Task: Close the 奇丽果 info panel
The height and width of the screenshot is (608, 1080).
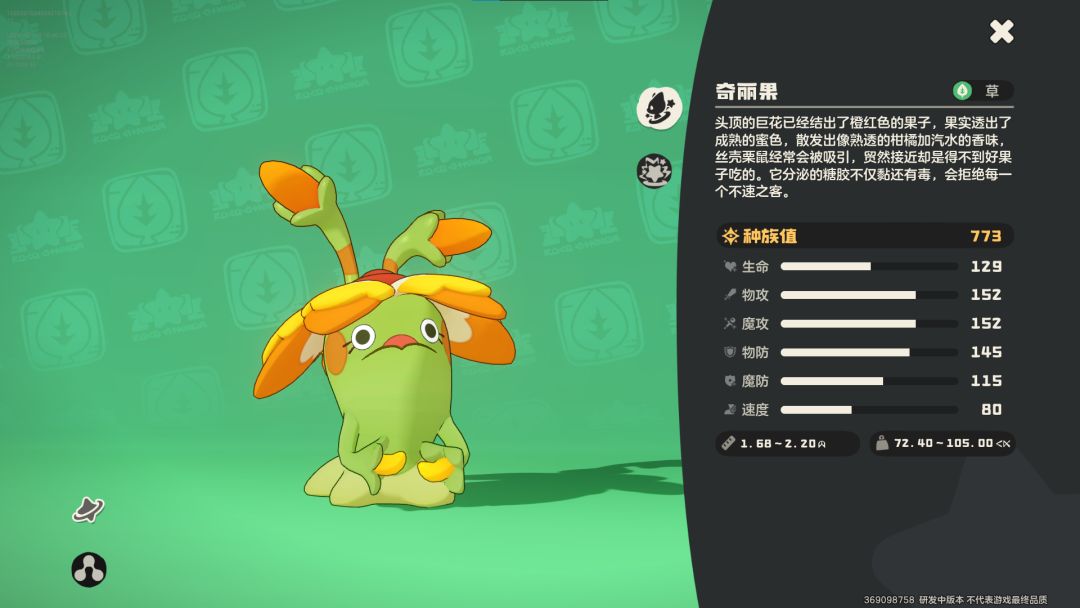Action: pyautogui.click(x=1001, y=32)
